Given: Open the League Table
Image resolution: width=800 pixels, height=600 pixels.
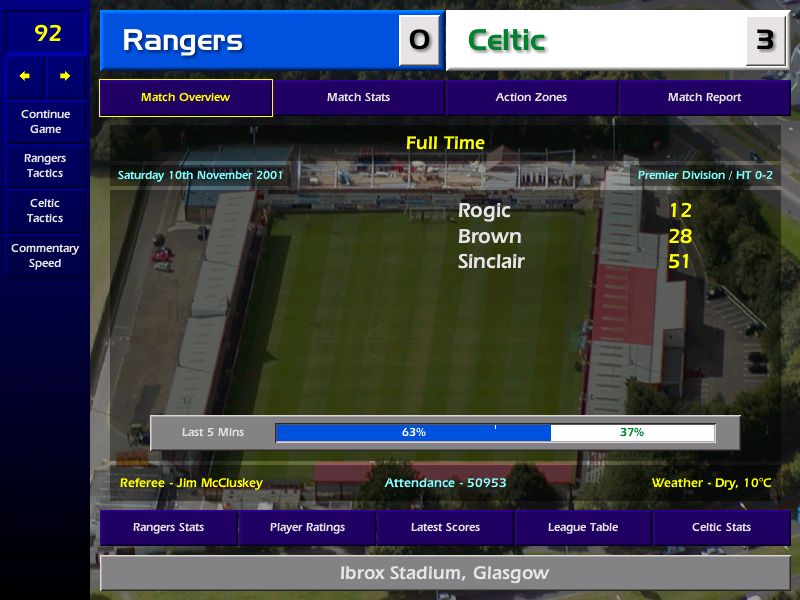Looking at the screenshot, I should pos(583,527).
